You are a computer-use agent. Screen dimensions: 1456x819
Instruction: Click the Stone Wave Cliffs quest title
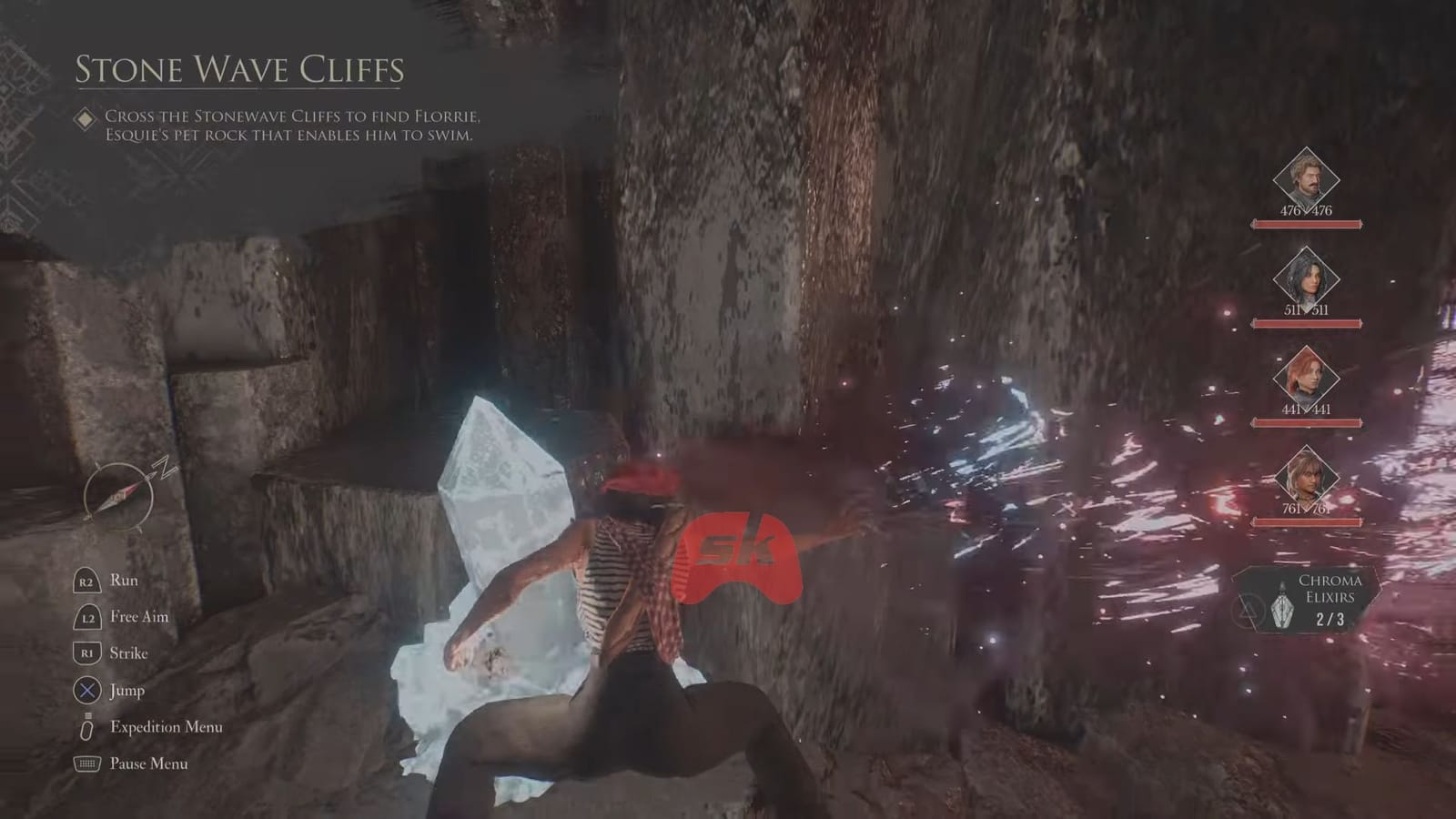coord(241,66)
